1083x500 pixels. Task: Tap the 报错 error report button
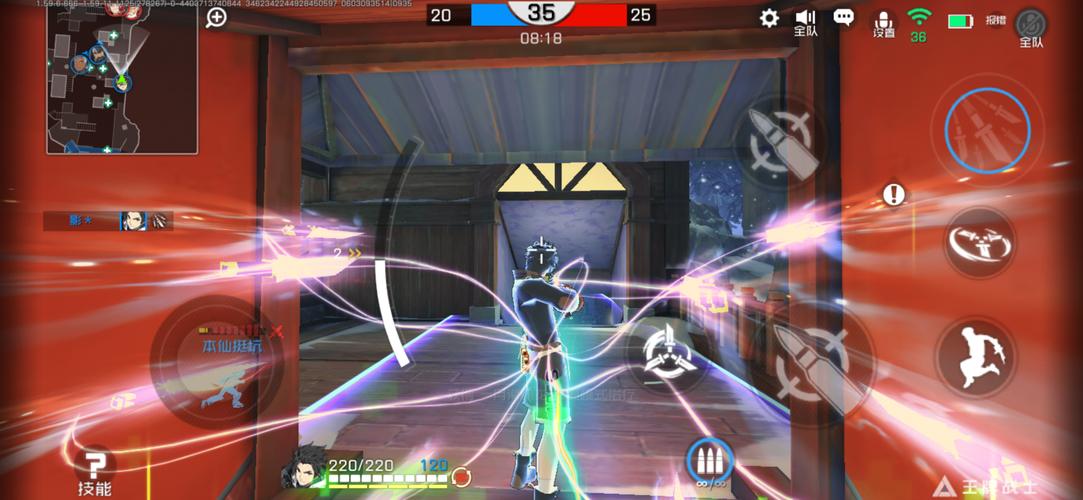[x=995, y=20]
